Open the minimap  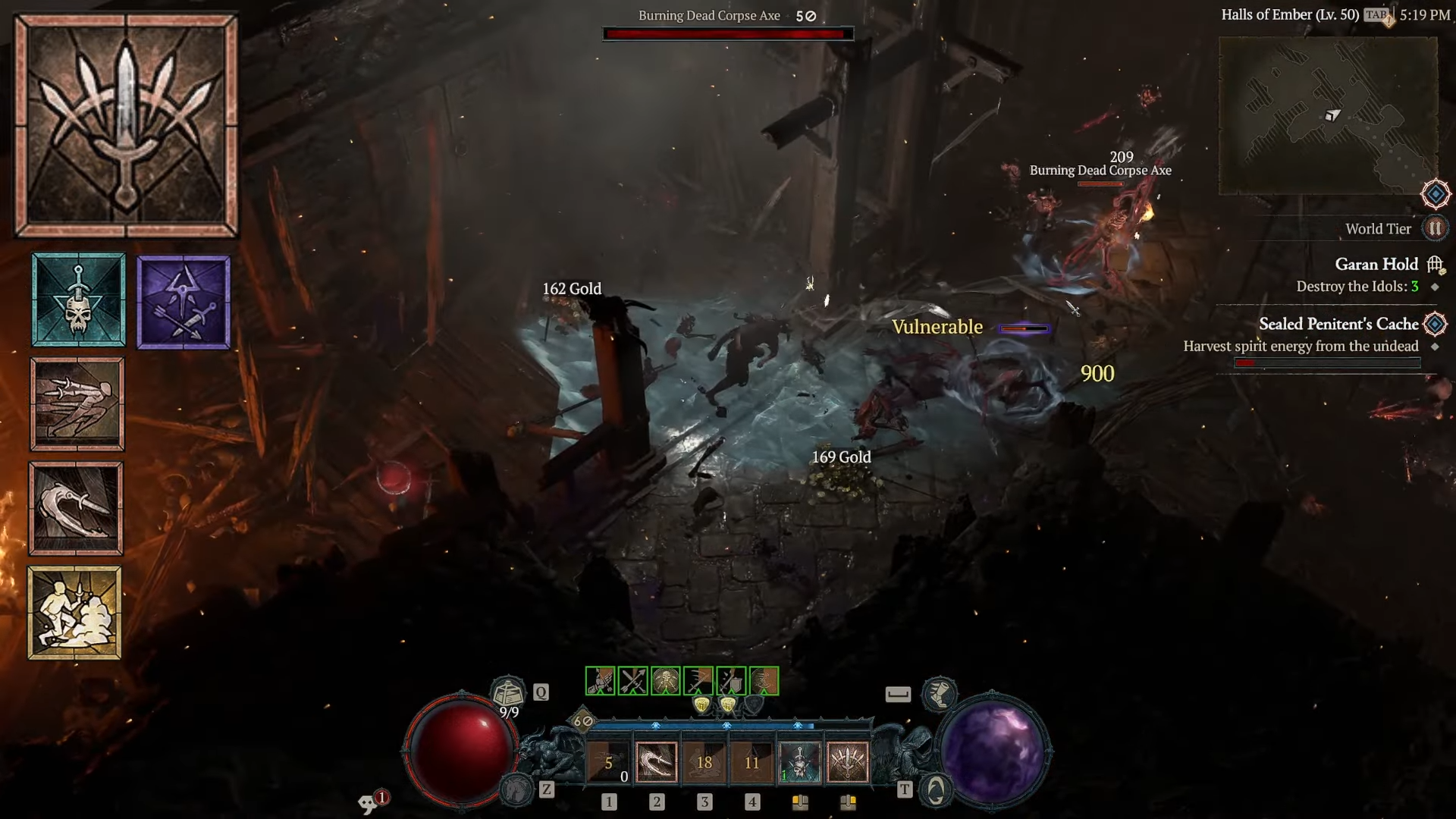tap(1328, 115)
